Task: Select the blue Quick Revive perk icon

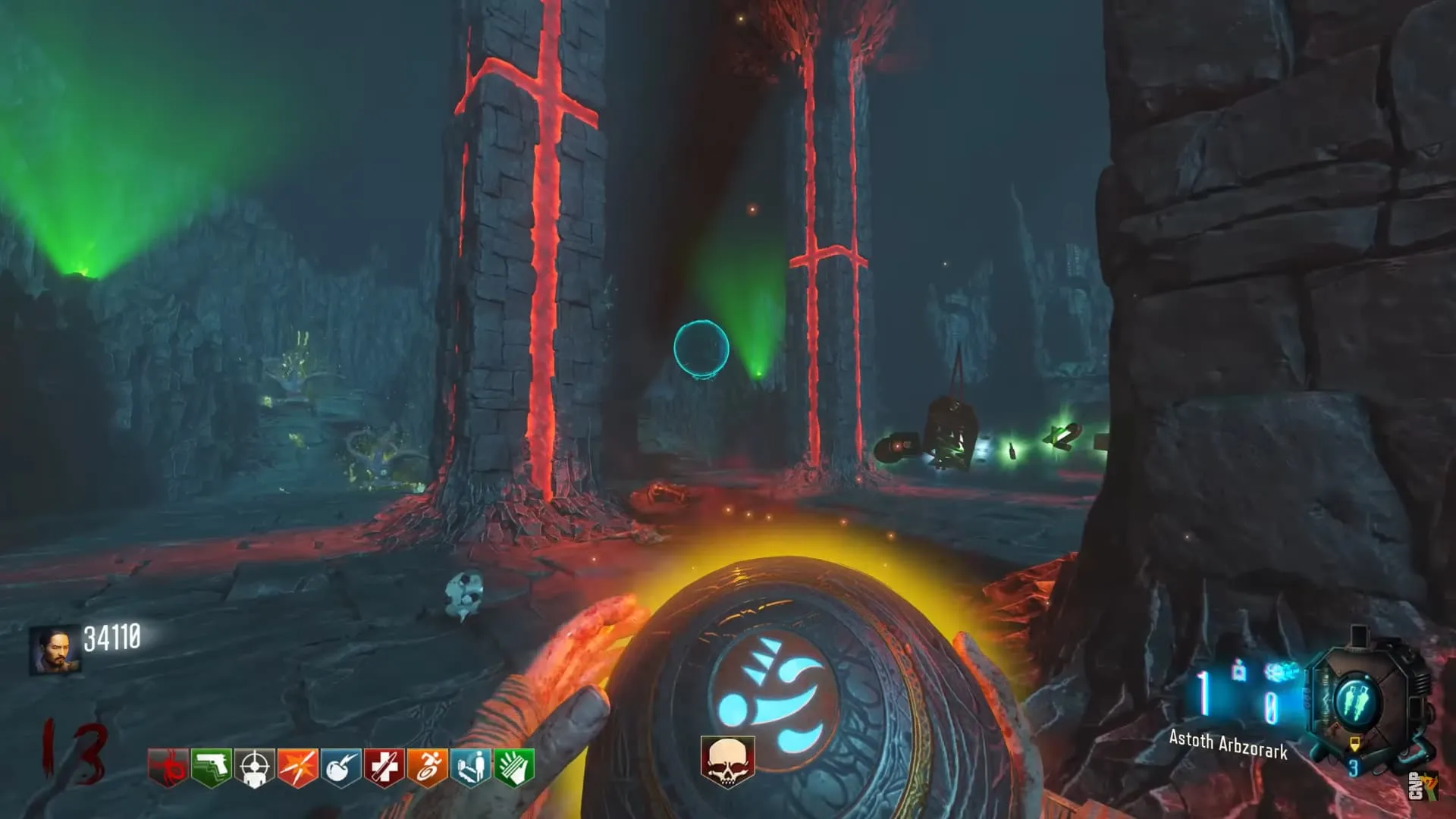Action: [x=471, y=768]
